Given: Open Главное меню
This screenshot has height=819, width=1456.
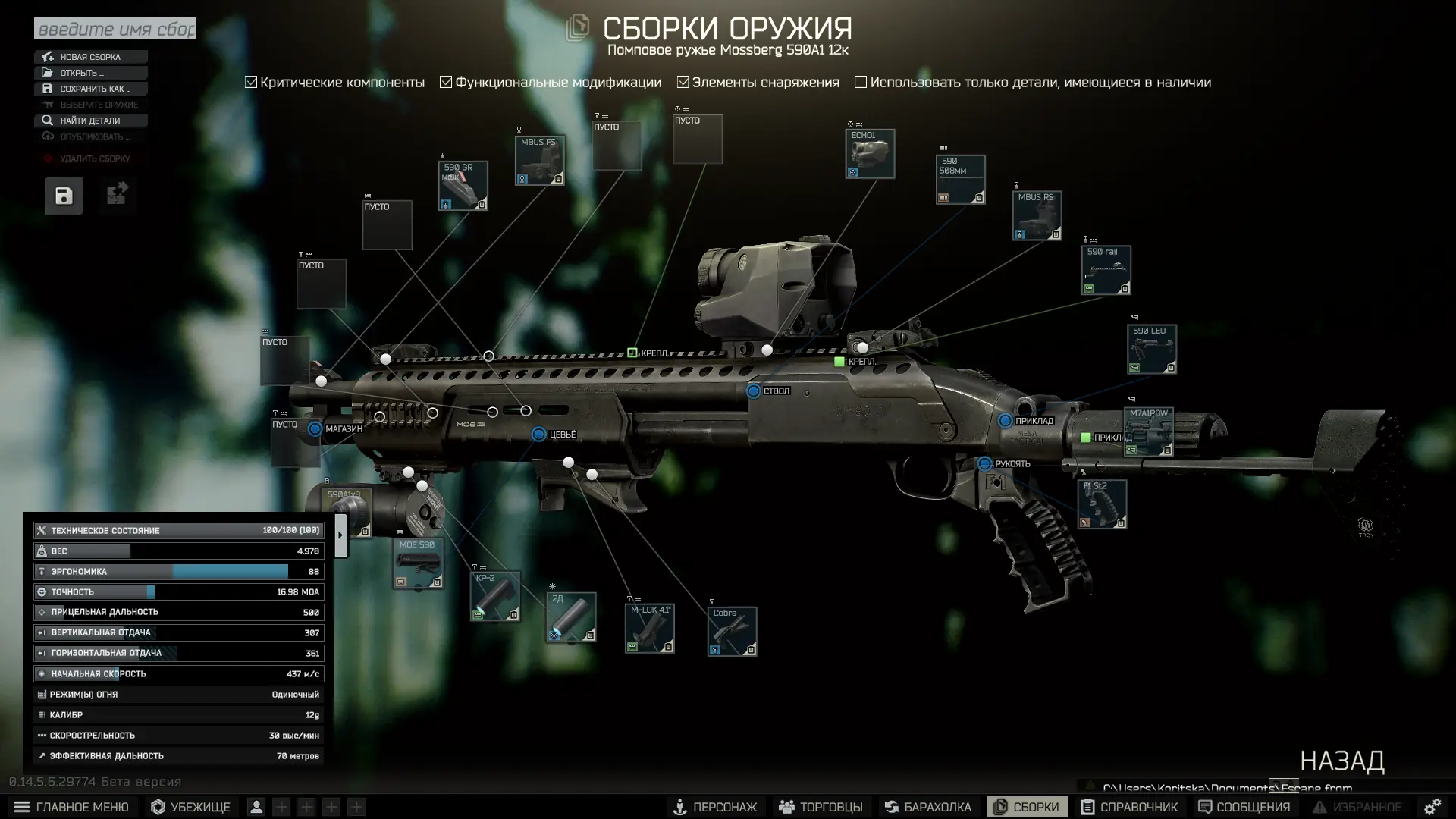Looking at the screenshot, I should pos(71,807).
